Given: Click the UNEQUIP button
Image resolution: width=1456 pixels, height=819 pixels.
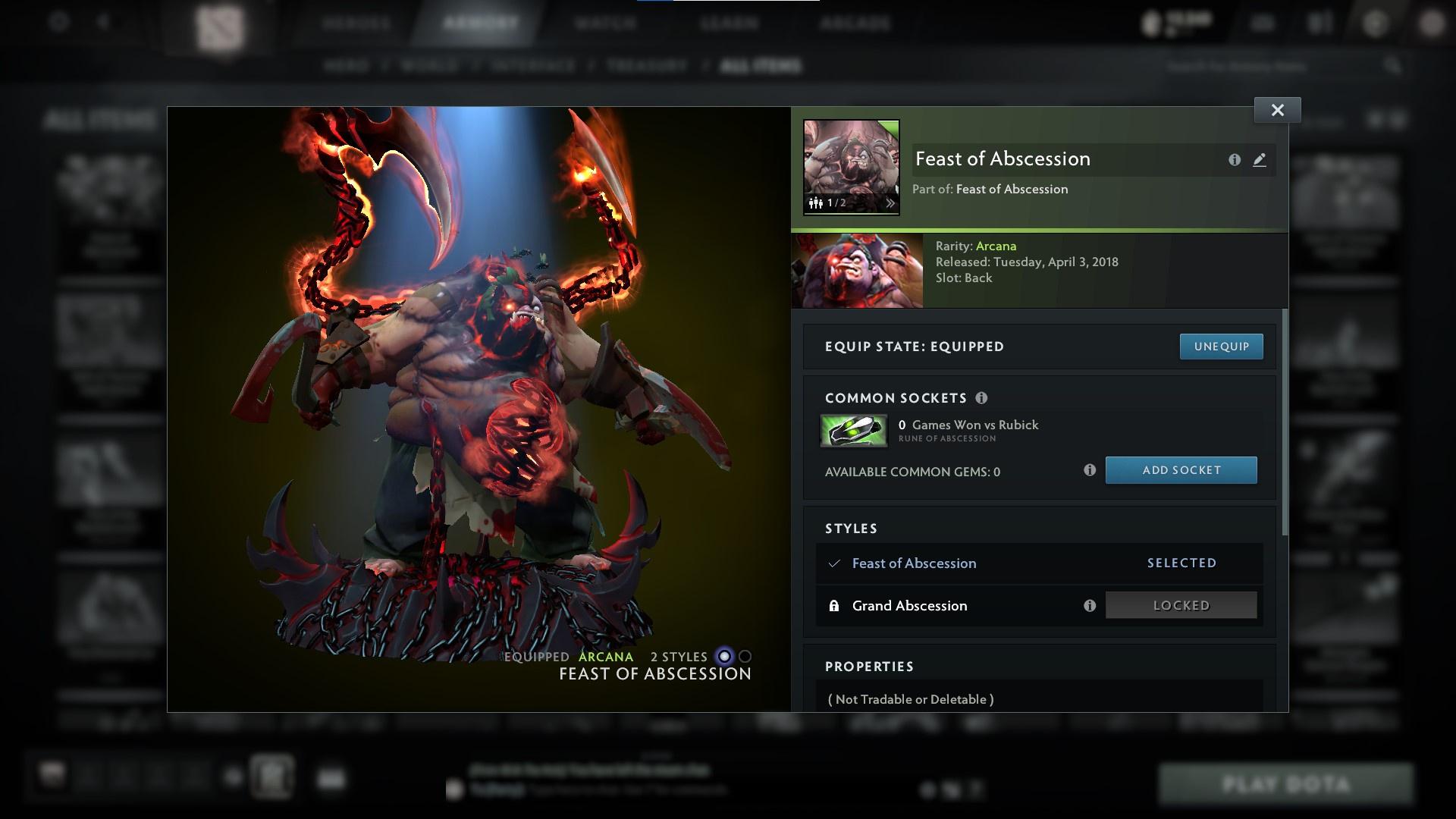Looking at the screenshot, I should click(1221, 346).
